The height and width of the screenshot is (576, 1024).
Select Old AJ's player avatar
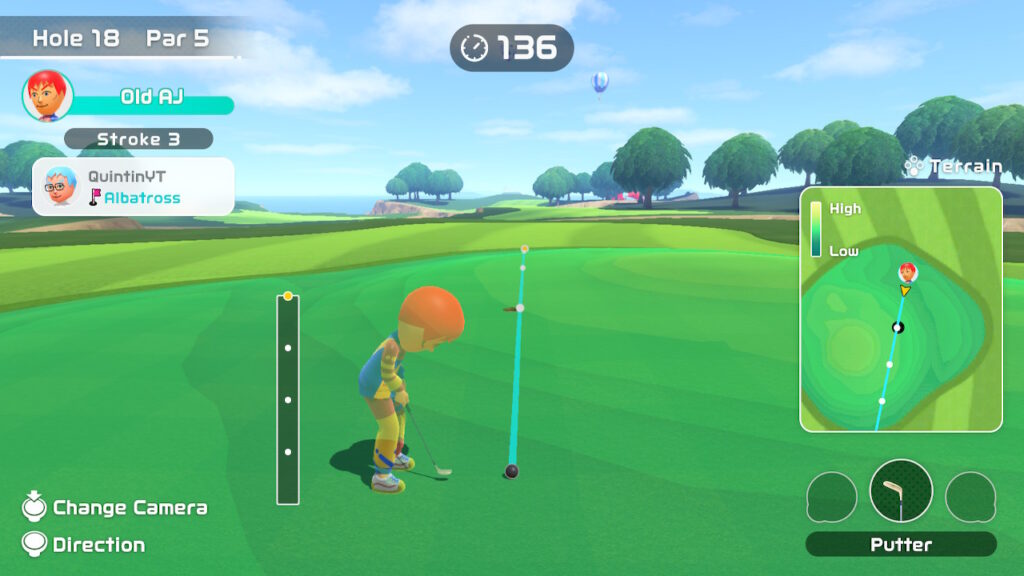tap(47, 96)
